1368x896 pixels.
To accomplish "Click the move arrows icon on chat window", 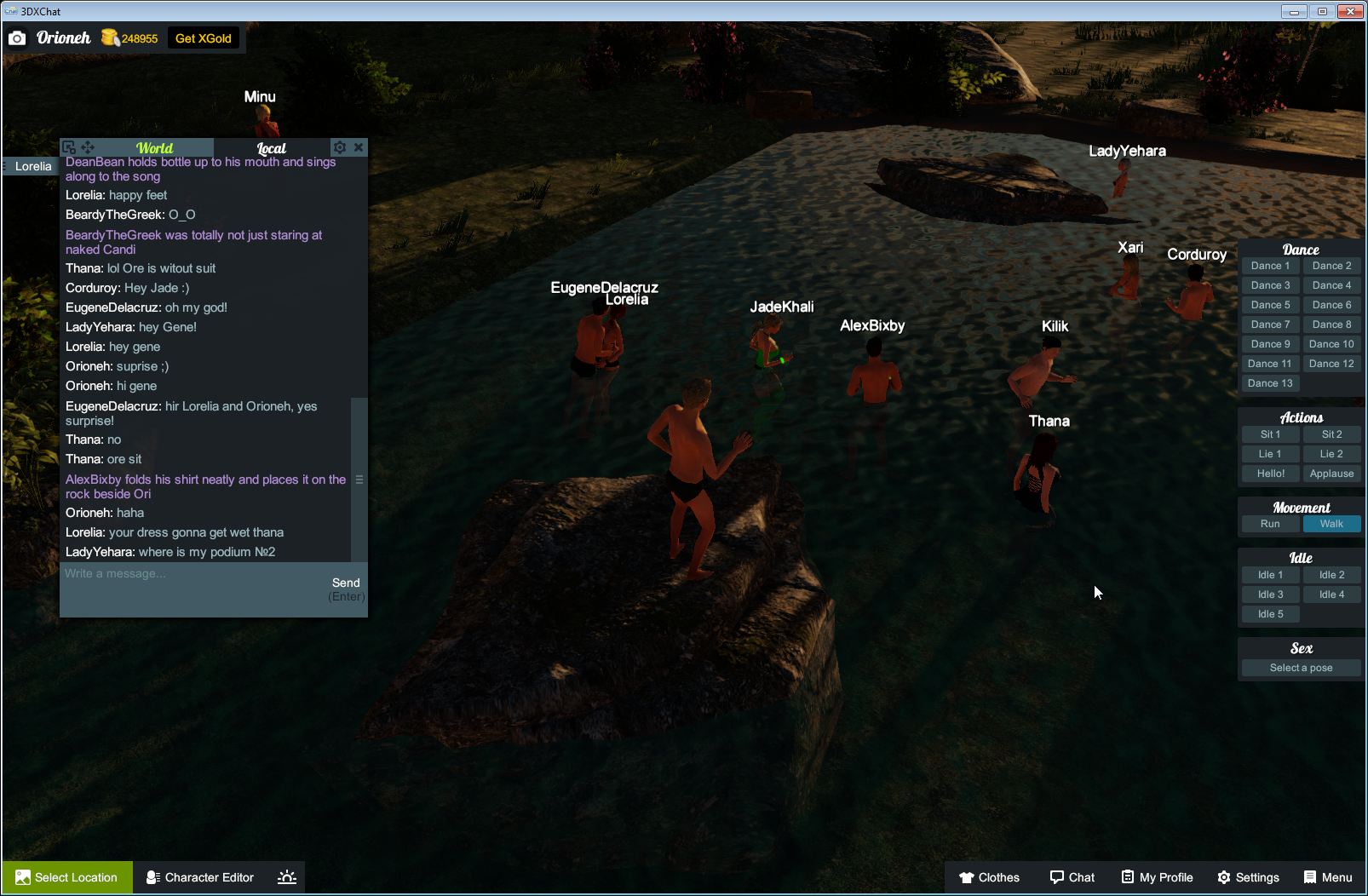I will click(x=88, y=147).
